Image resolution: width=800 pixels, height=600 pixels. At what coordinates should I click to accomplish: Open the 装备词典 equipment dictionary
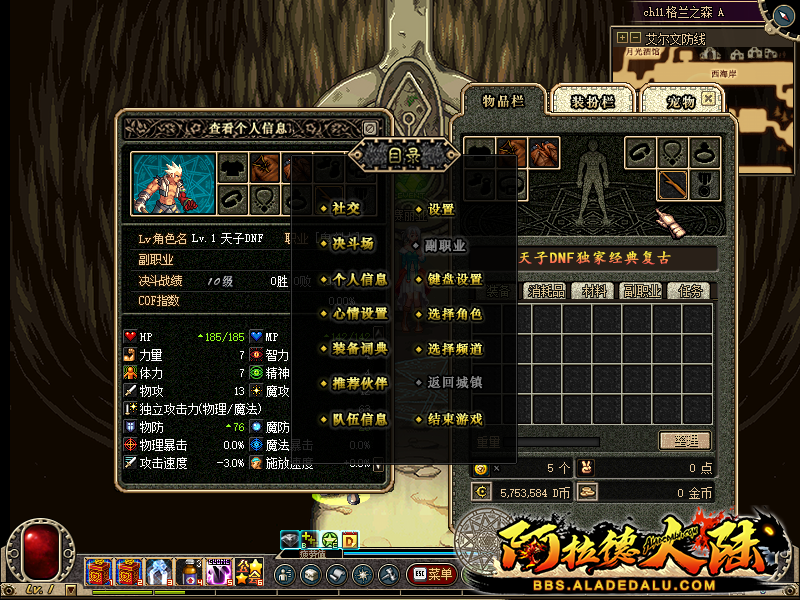point(359,349)
